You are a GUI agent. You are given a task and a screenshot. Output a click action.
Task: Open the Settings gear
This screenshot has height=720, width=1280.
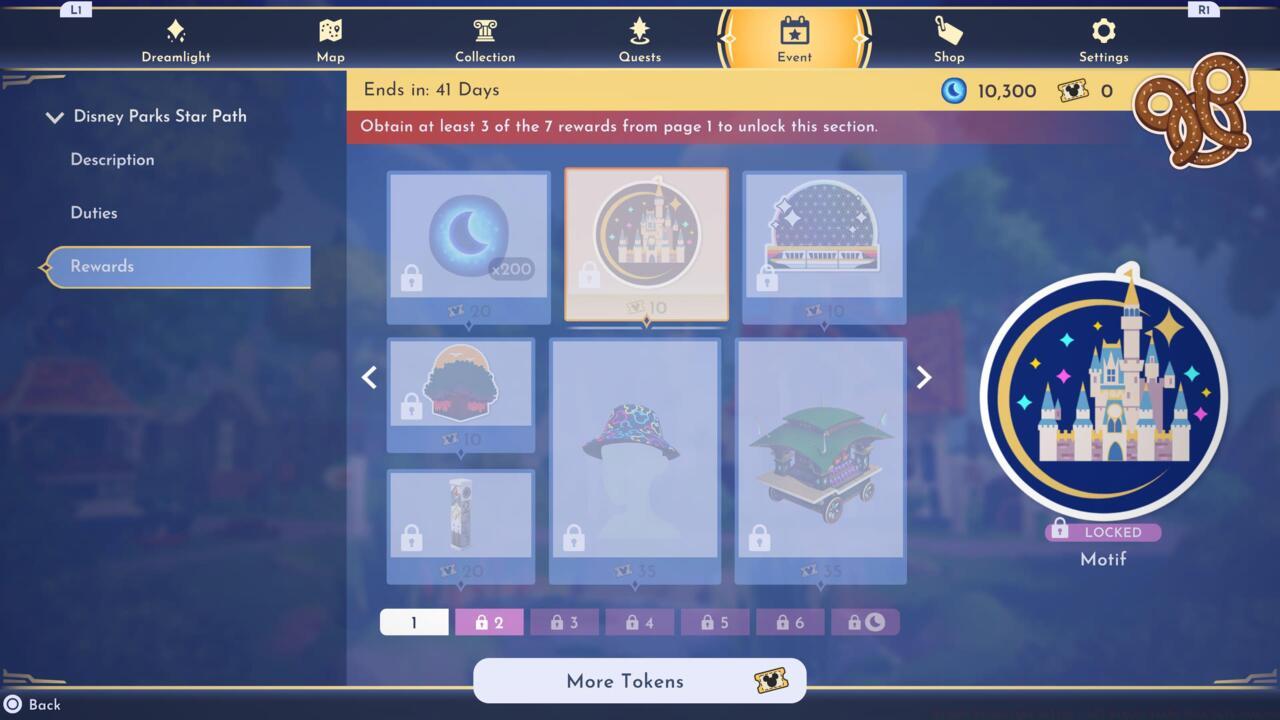(x=1103, y=38)
